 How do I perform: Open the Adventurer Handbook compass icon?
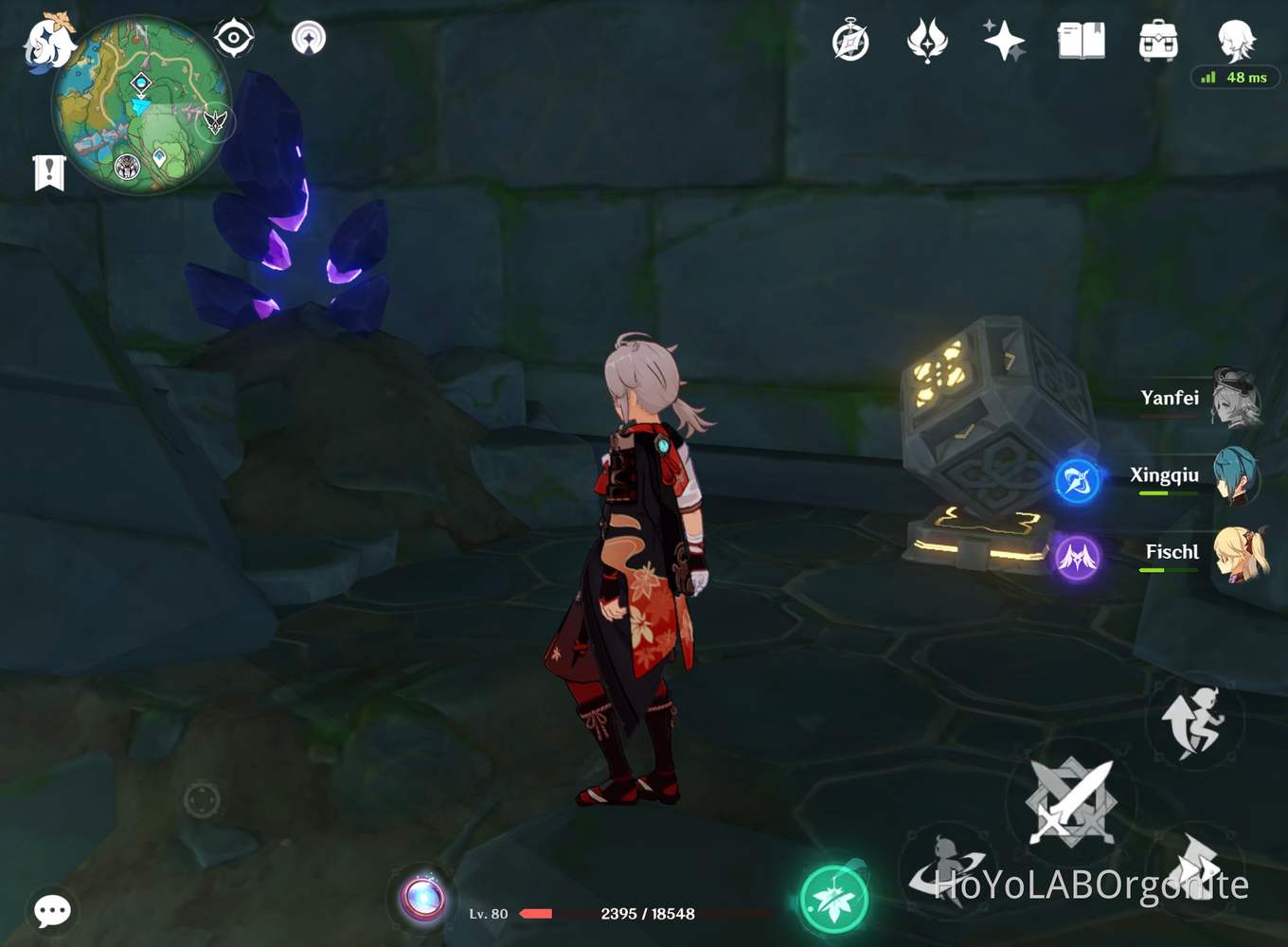(850, 40)
